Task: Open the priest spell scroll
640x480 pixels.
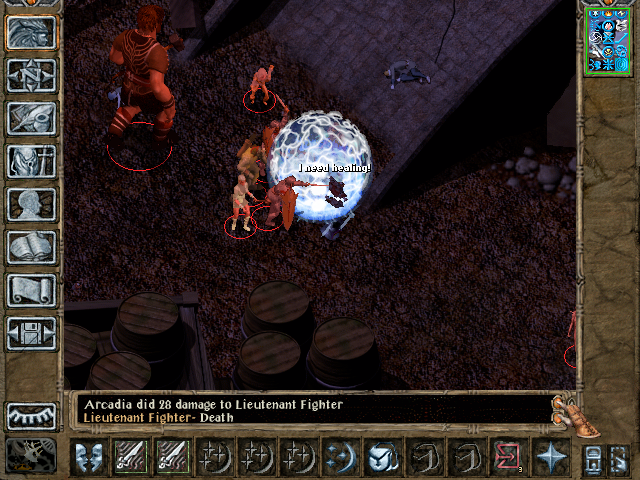Action: pyautogui.click(x=32, y=290)
